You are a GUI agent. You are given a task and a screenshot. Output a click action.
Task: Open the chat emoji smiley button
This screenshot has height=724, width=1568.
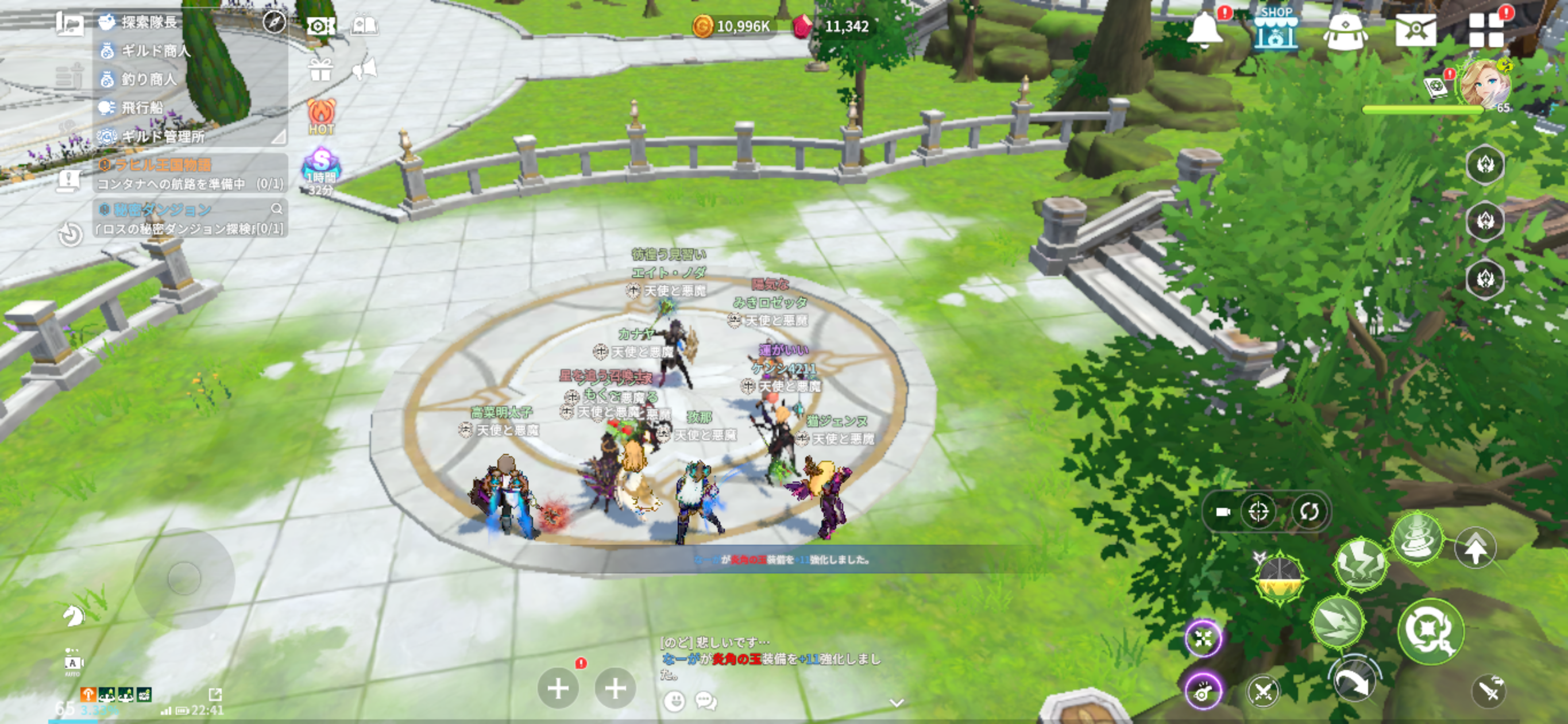coord(674,702)
